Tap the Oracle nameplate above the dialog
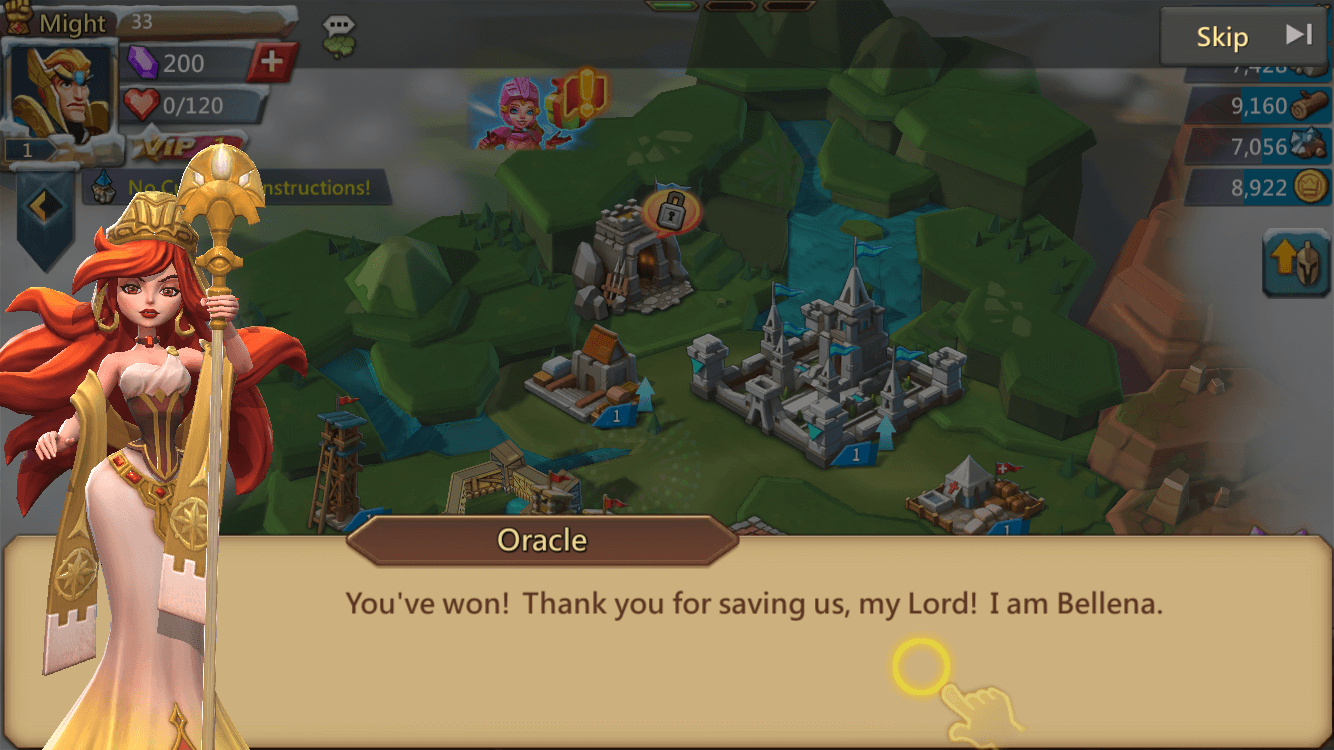Screen dimensions: 1334x750 click(541, 540)
